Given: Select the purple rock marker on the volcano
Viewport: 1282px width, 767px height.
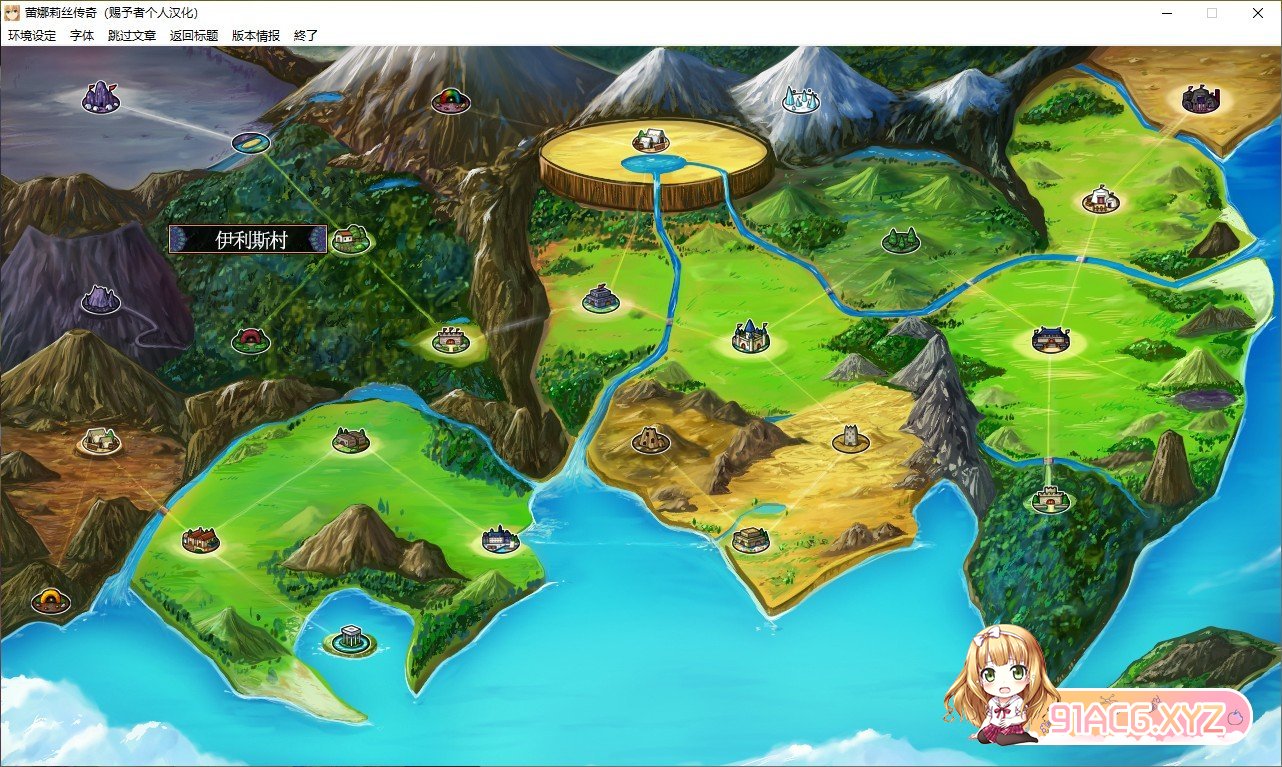Looking at the screenshot, I should click(x=100, y=298).
